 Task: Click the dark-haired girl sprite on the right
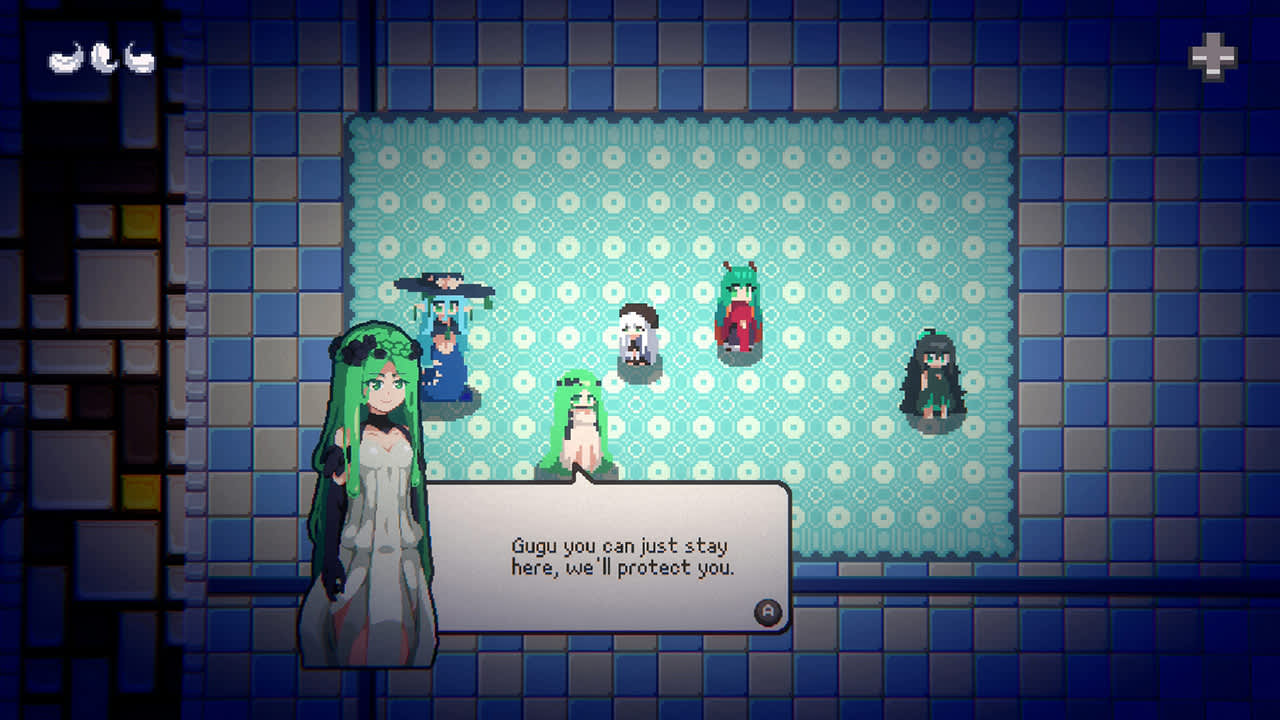point(930,380)
